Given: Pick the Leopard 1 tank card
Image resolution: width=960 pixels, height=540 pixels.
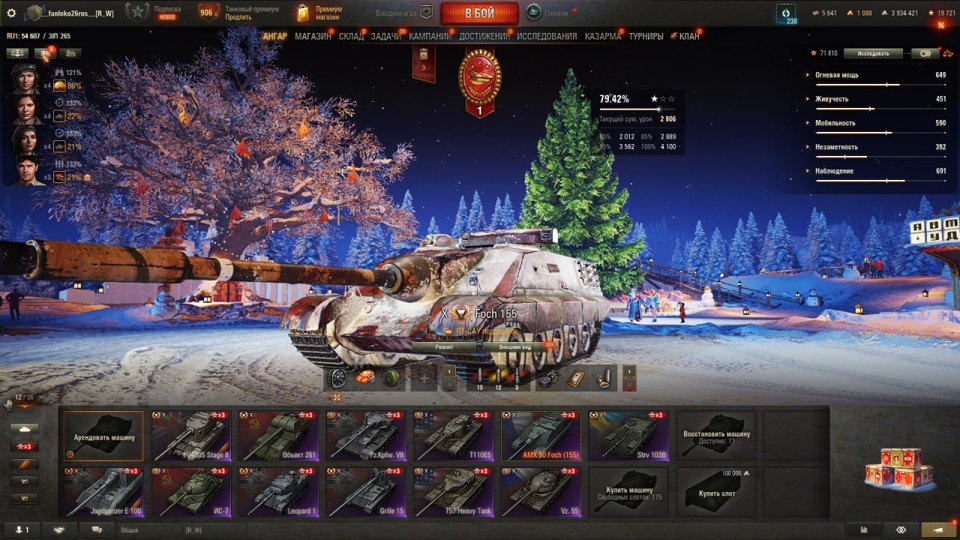Looking at the screenshot, I should click(x=278, y=492).
